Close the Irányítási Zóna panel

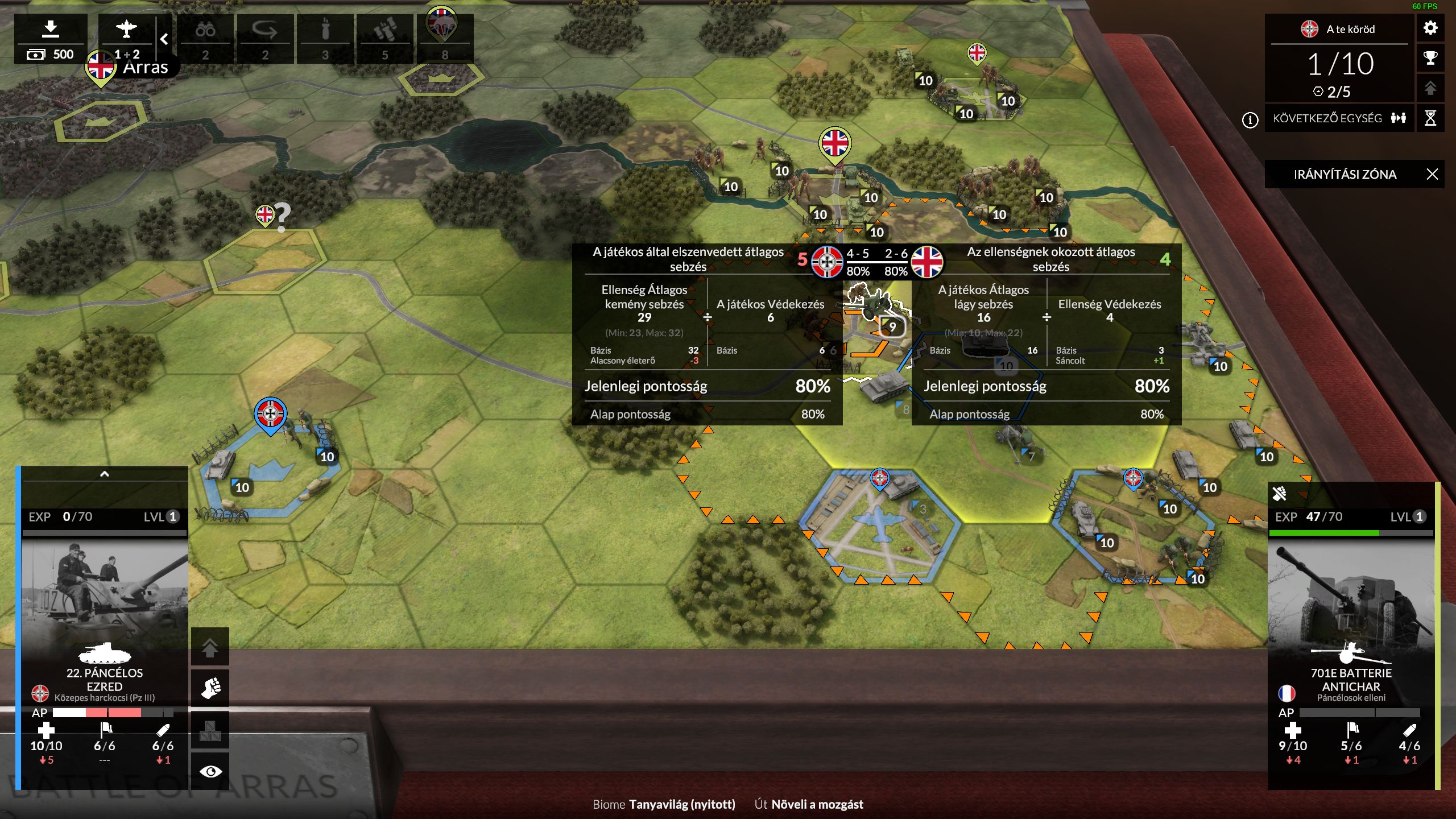click(1432, 174)
